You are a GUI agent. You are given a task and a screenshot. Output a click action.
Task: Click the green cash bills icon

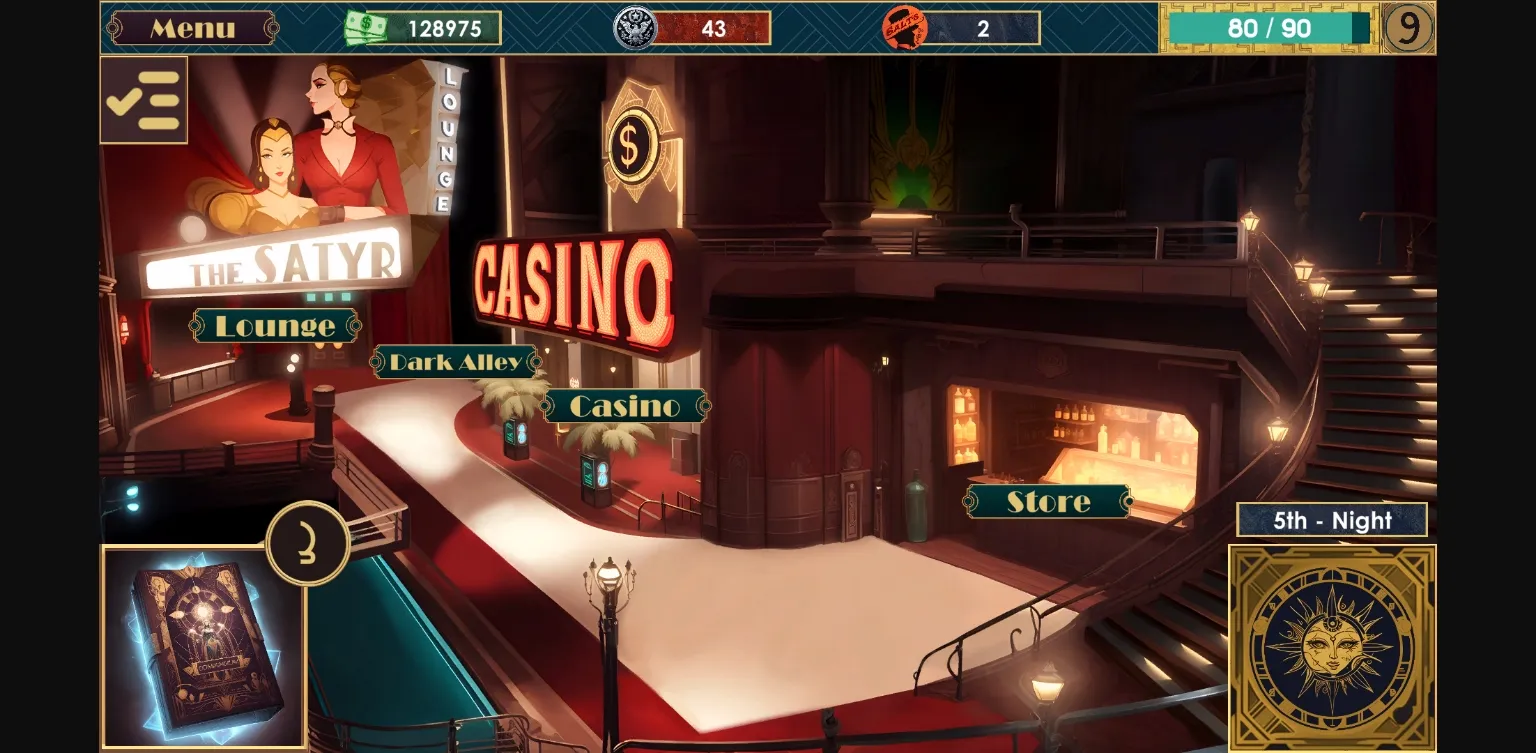[x=366, y=27]
